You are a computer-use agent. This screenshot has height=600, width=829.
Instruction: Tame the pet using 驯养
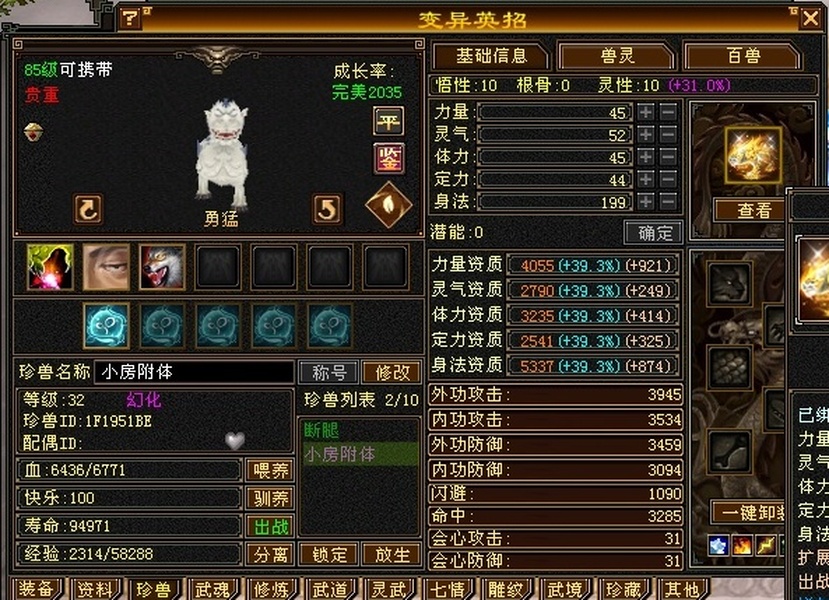tap(269, 498)
